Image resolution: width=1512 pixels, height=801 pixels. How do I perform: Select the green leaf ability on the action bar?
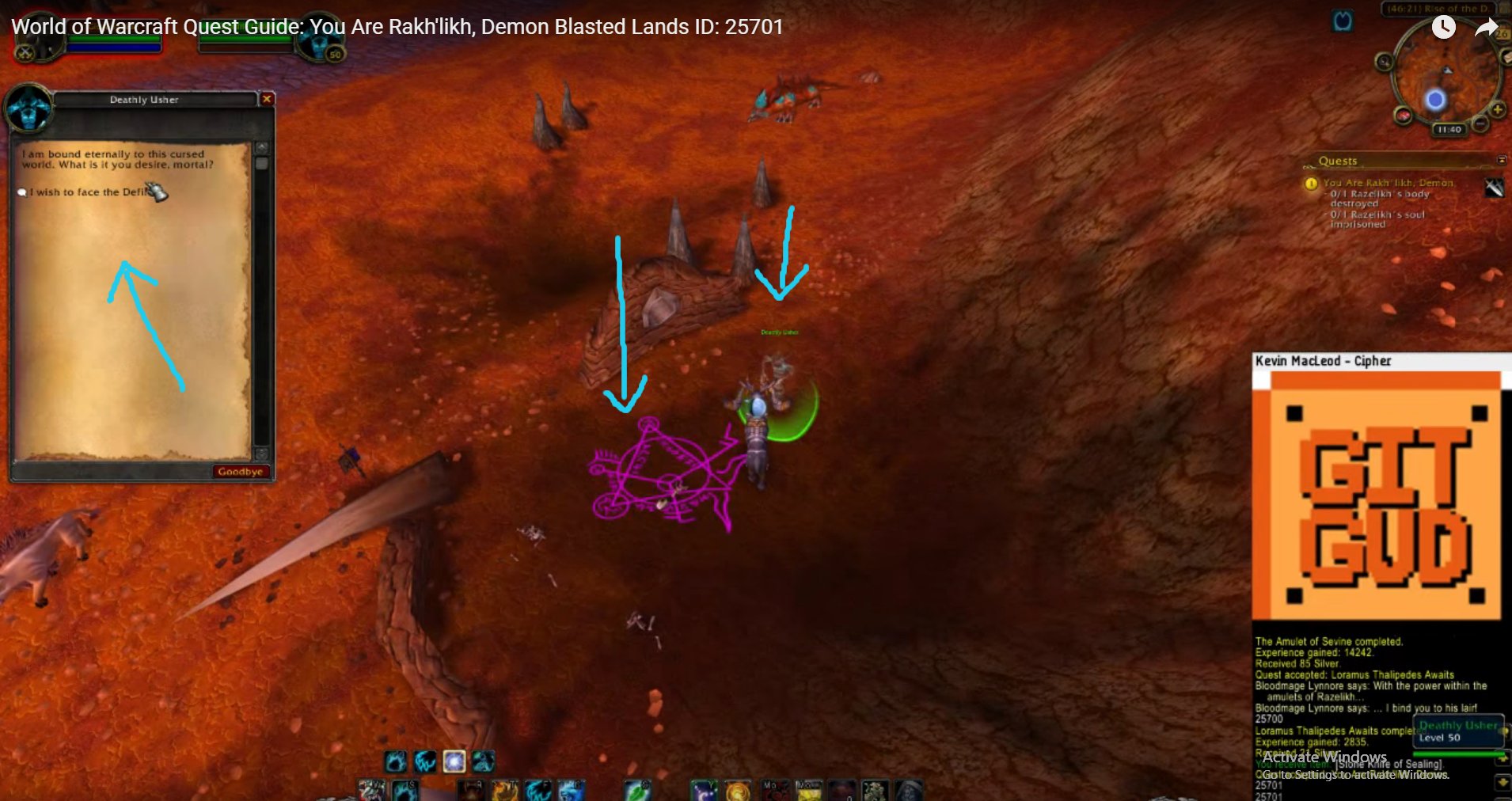636,793
